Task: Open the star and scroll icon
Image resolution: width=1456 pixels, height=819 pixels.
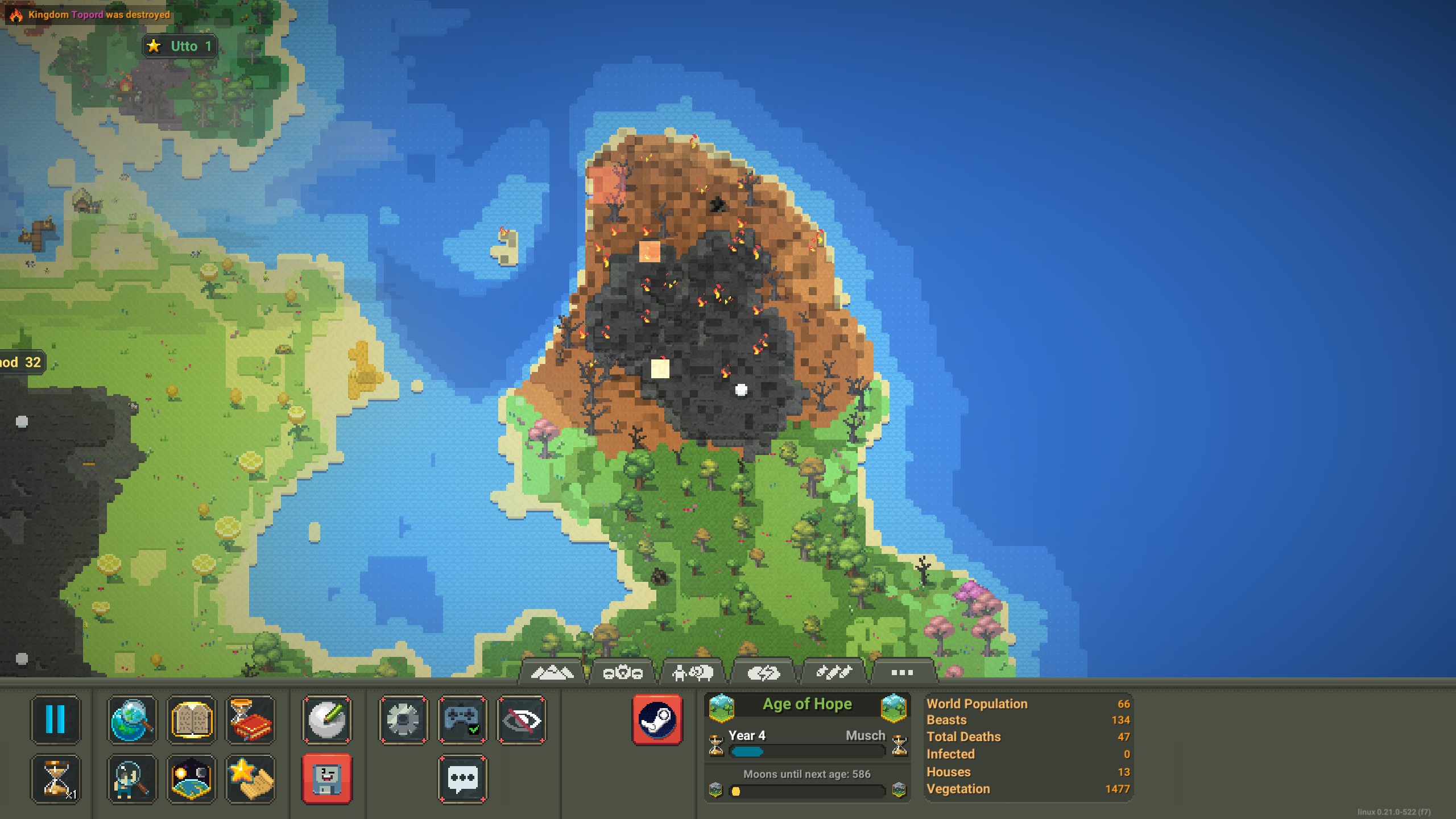Action: (250, 779)
